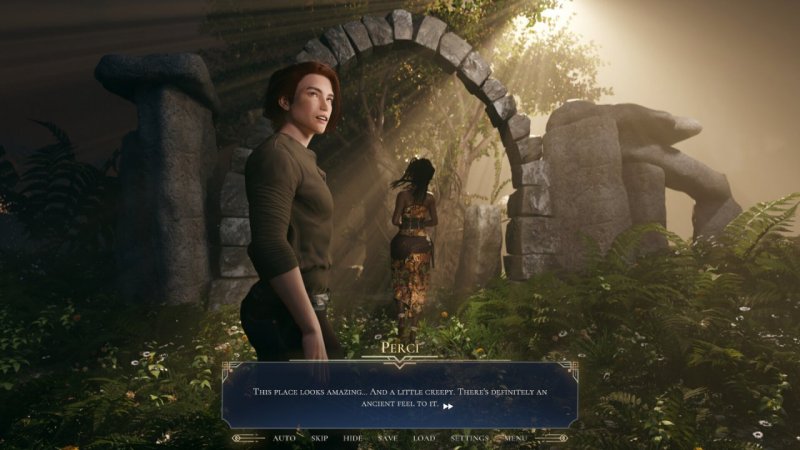Go to the main Menu
800x450 pixels.
[x=515, y=438]
